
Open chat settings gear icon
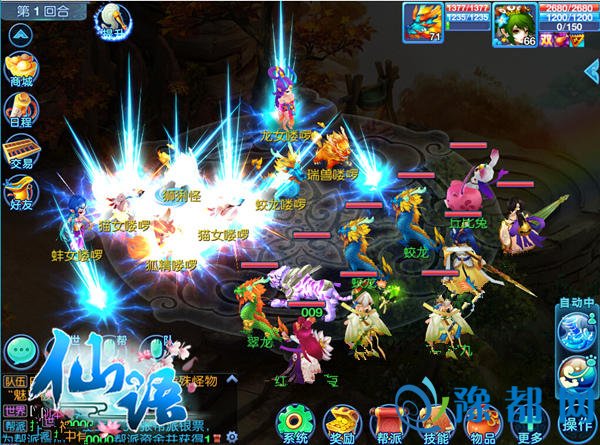(x=232, y=436)
